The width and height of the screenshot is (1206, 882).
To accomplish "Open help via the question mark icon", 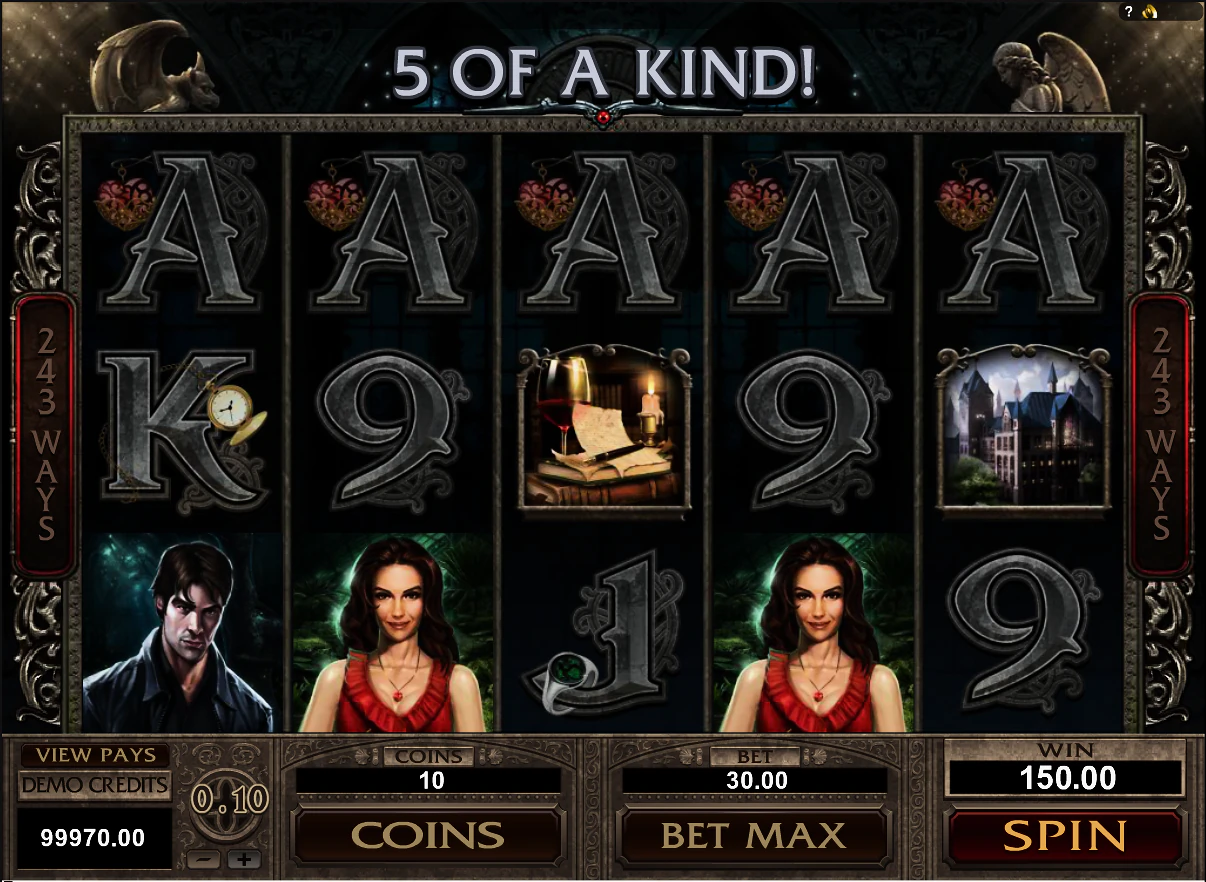I will (1129, 12).
